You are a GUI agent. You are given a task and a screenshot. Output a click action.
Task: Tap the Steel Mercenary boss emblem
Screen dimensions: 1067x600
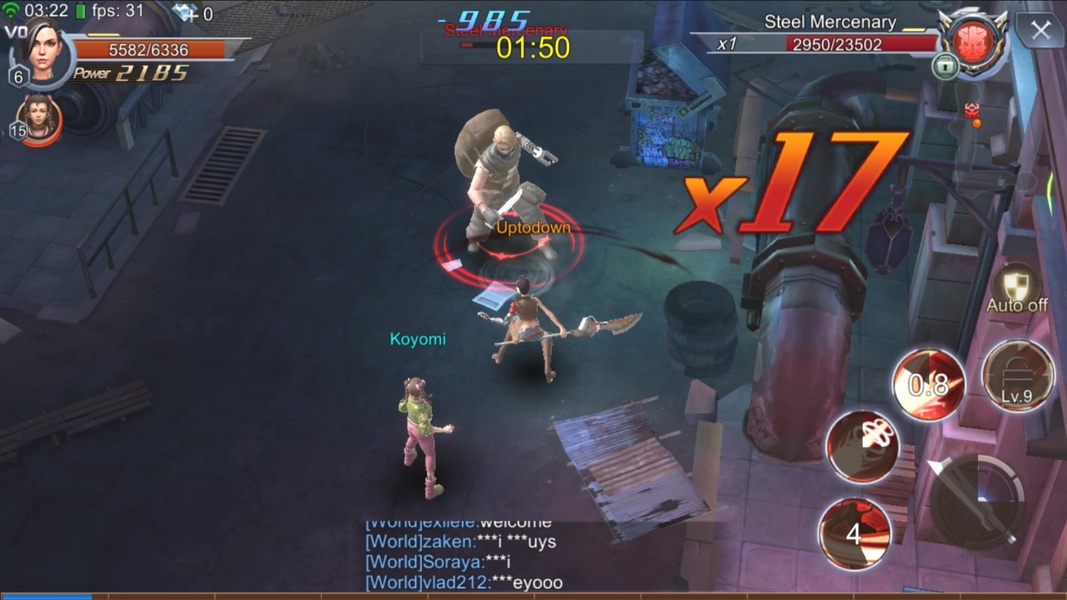point(973,41)
